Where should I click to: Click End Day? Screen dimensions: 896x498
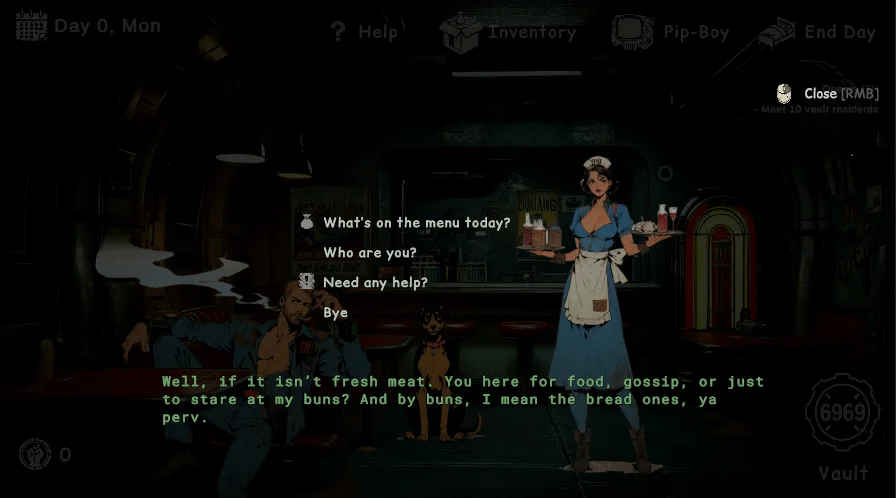pyautogui.click(x=817, y=32)
